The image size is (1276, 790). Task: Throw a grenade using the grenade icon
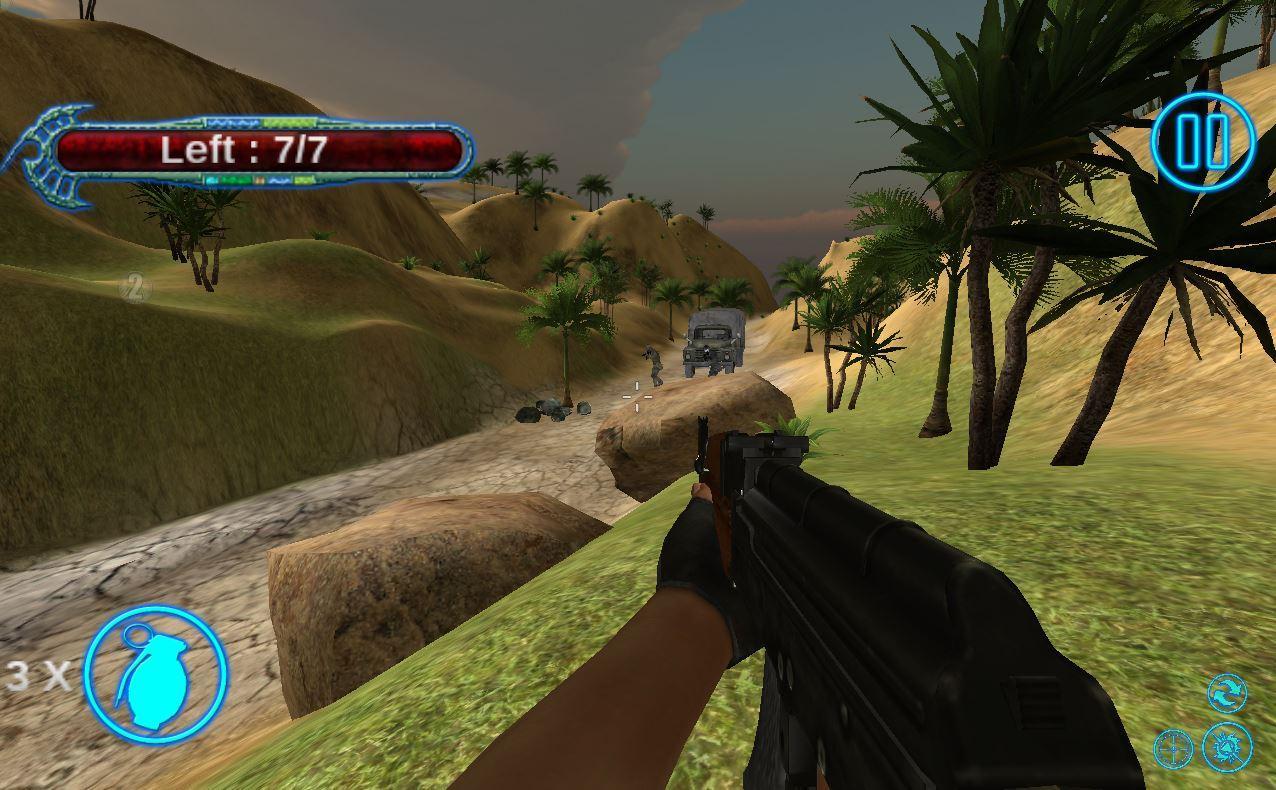(x=155, y=674)
